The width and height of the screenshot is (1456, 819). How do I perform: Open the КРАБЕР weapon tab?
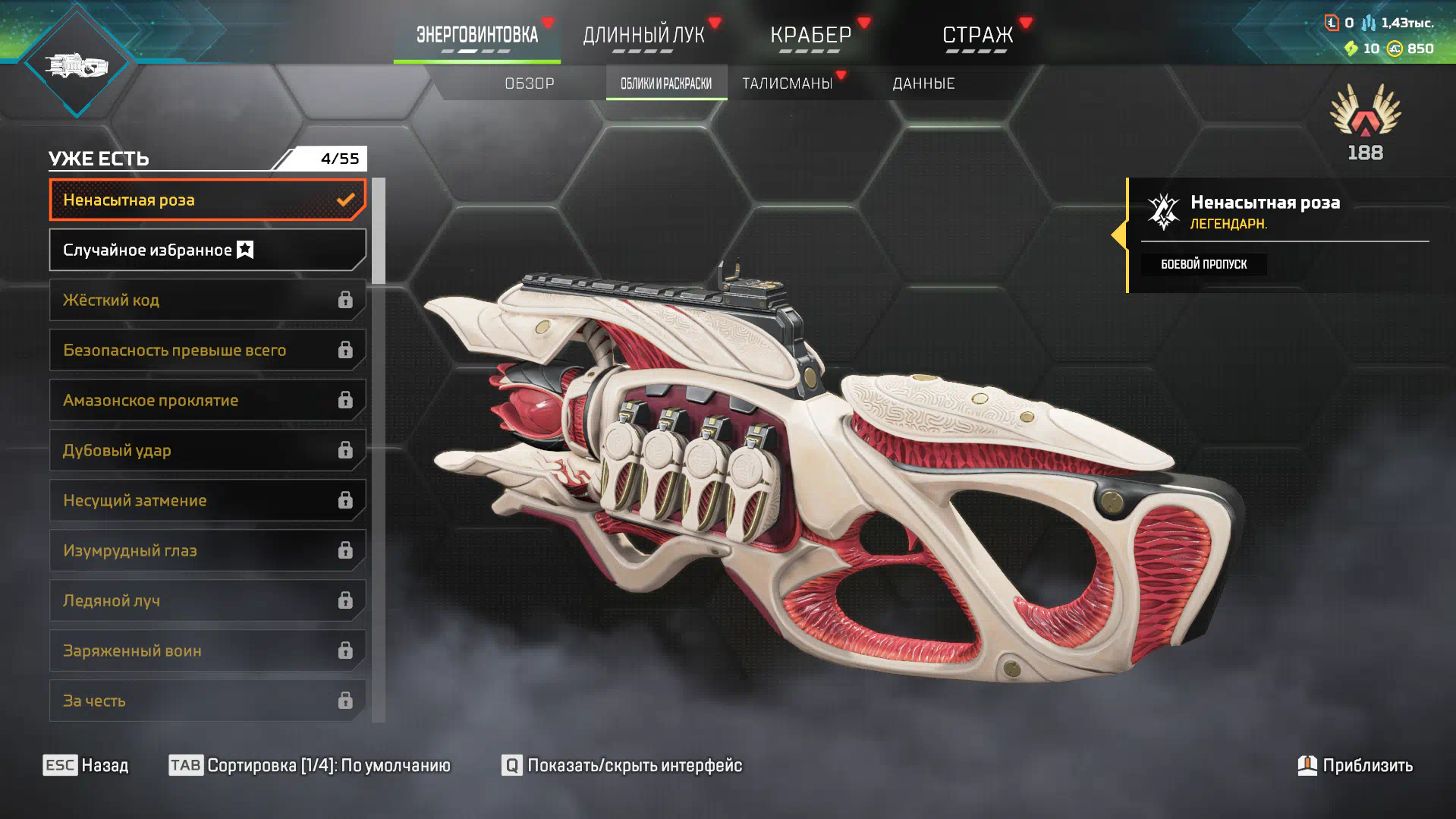810,35
